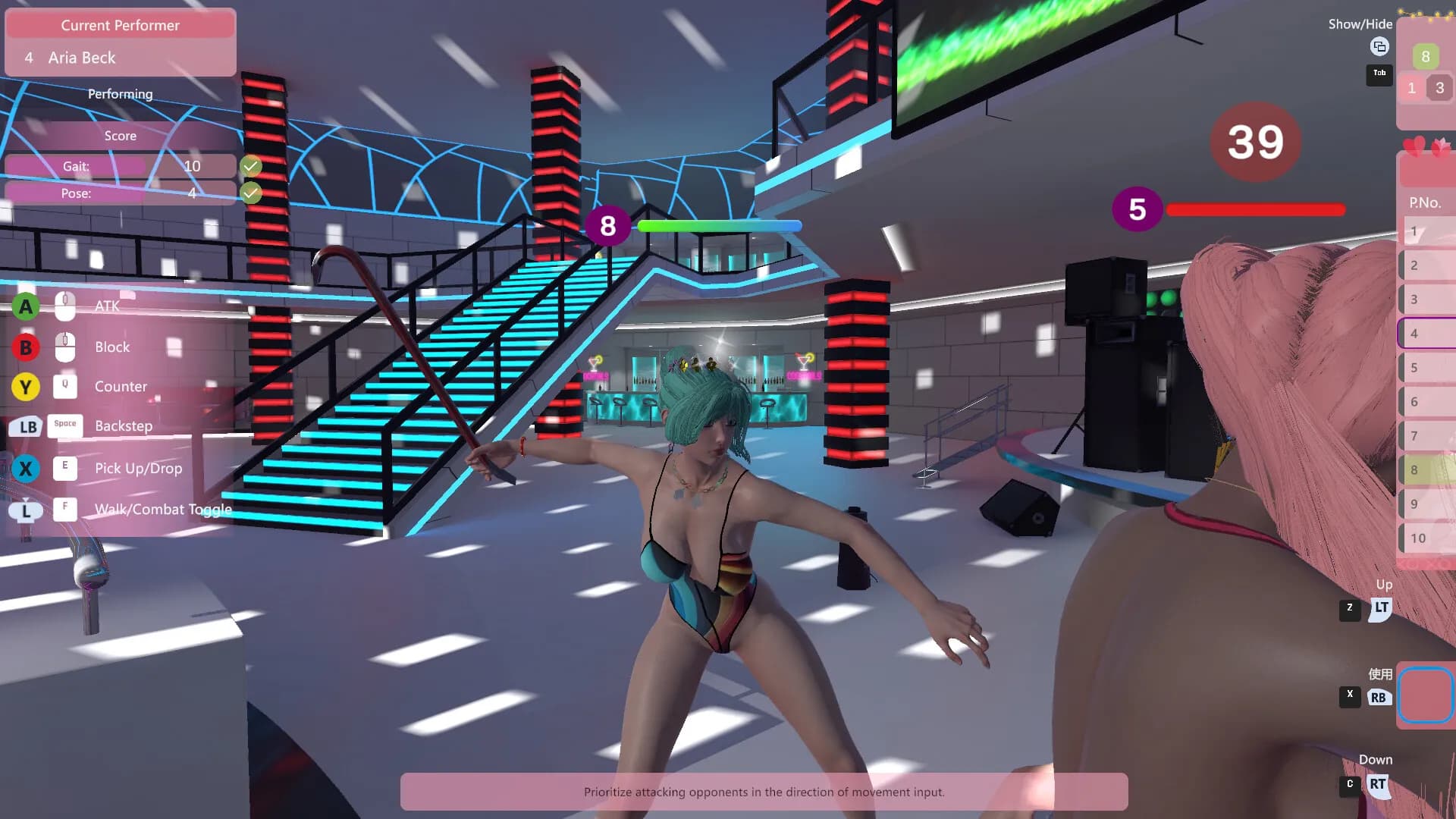1456x819 pixels.
Task: Click the Show/Hide overlay icon
Action: 1379,47
